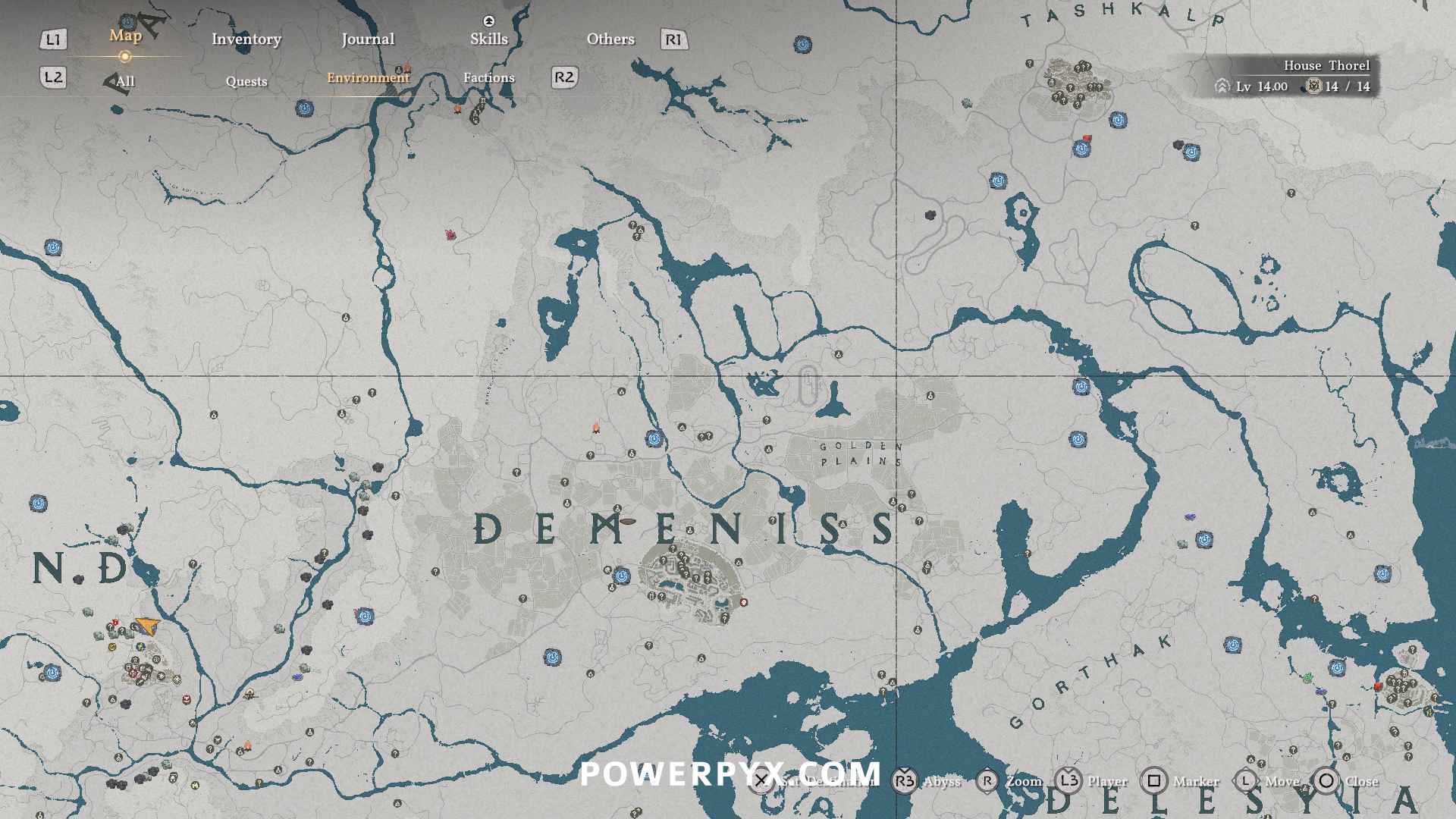Click the campfire icon north of Demeniss
The height and width of the screenshot is (819, 1456).
tap(596, 426)
